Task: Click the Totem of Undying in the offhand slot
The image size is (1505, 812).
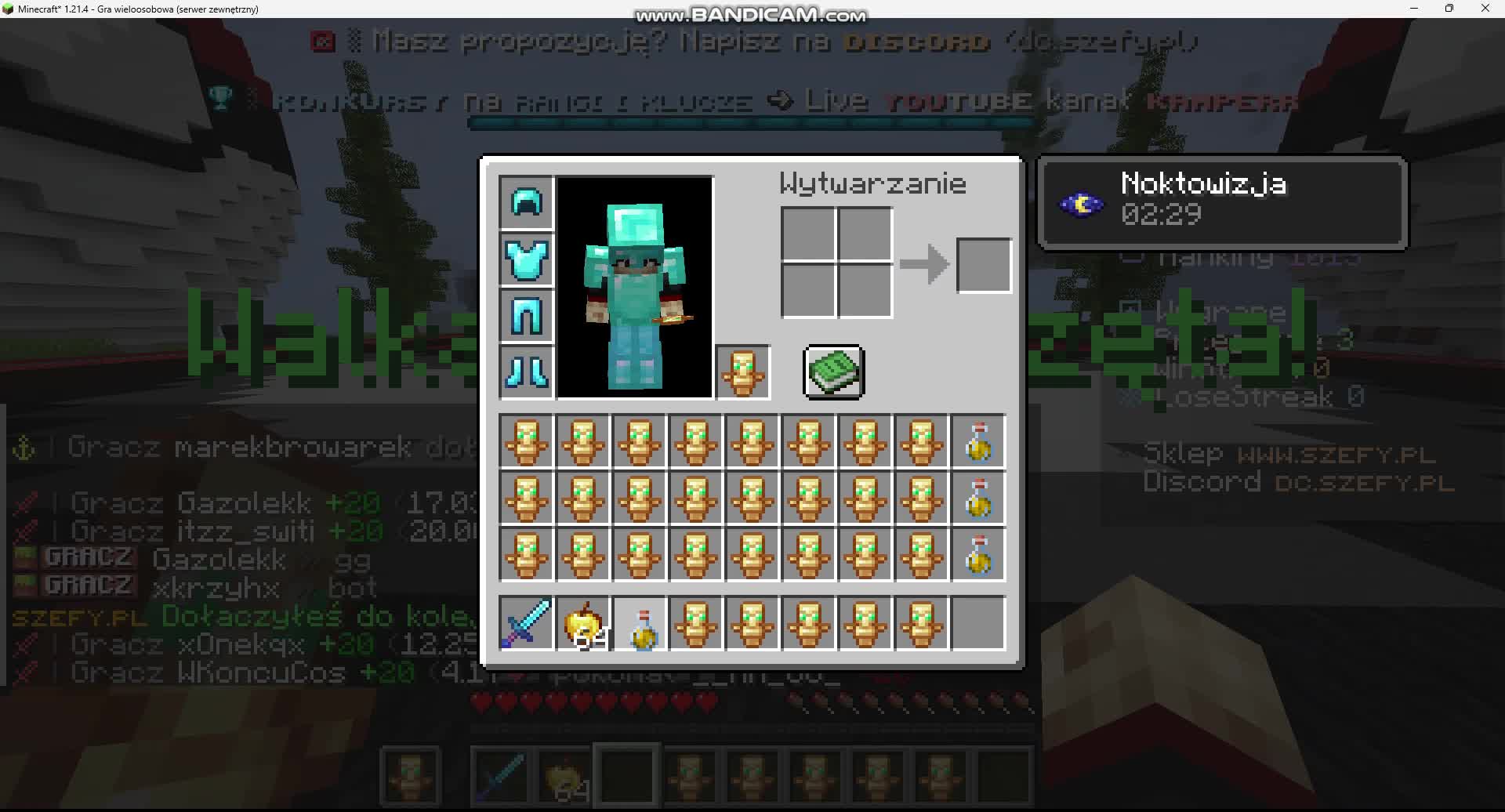Action: 742,372
